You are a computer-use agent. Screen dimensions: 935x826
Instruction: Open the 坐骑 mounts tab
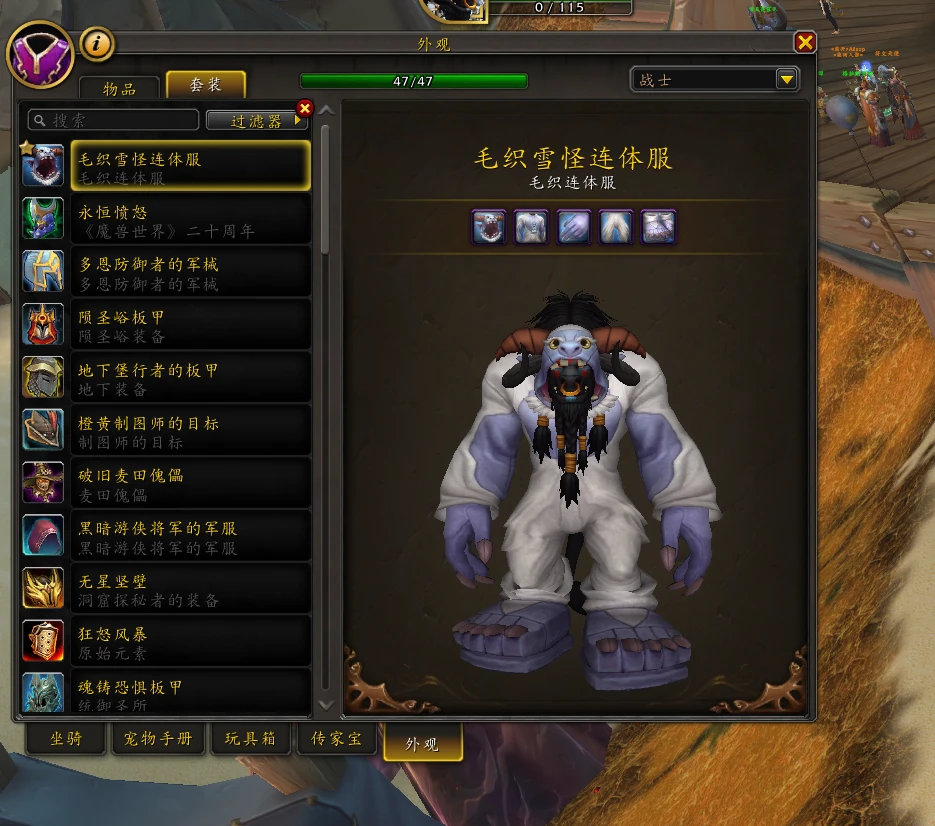(x=67, y=740)
